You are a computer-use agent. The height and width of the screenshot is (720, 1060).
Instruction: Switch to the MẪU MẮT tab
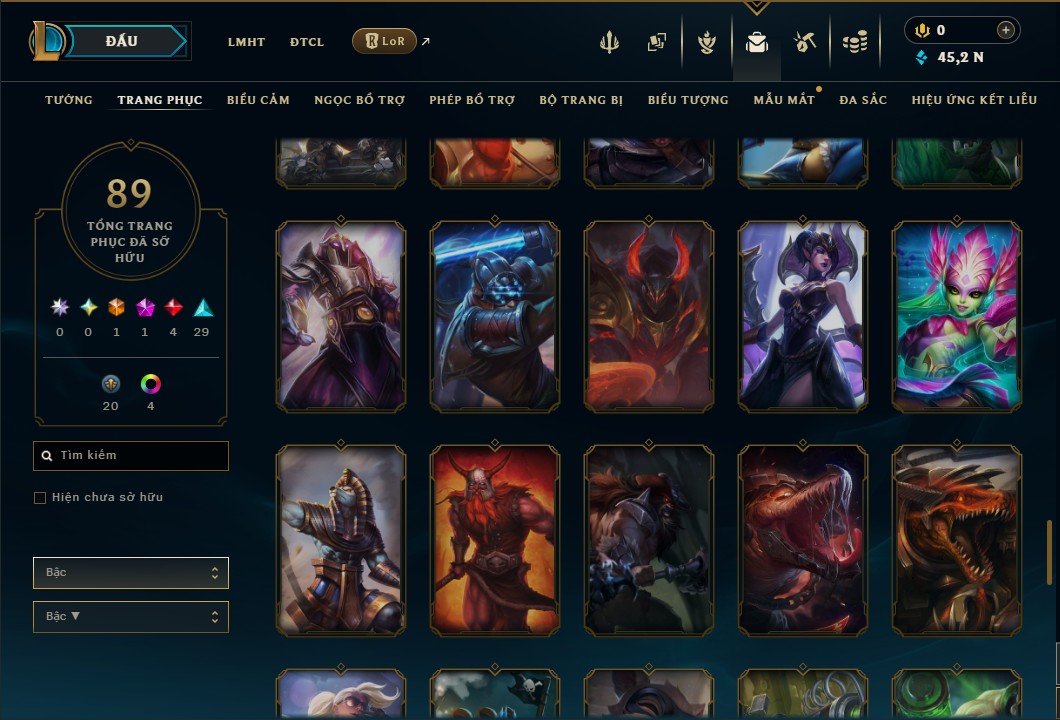(x=784, y=100)
